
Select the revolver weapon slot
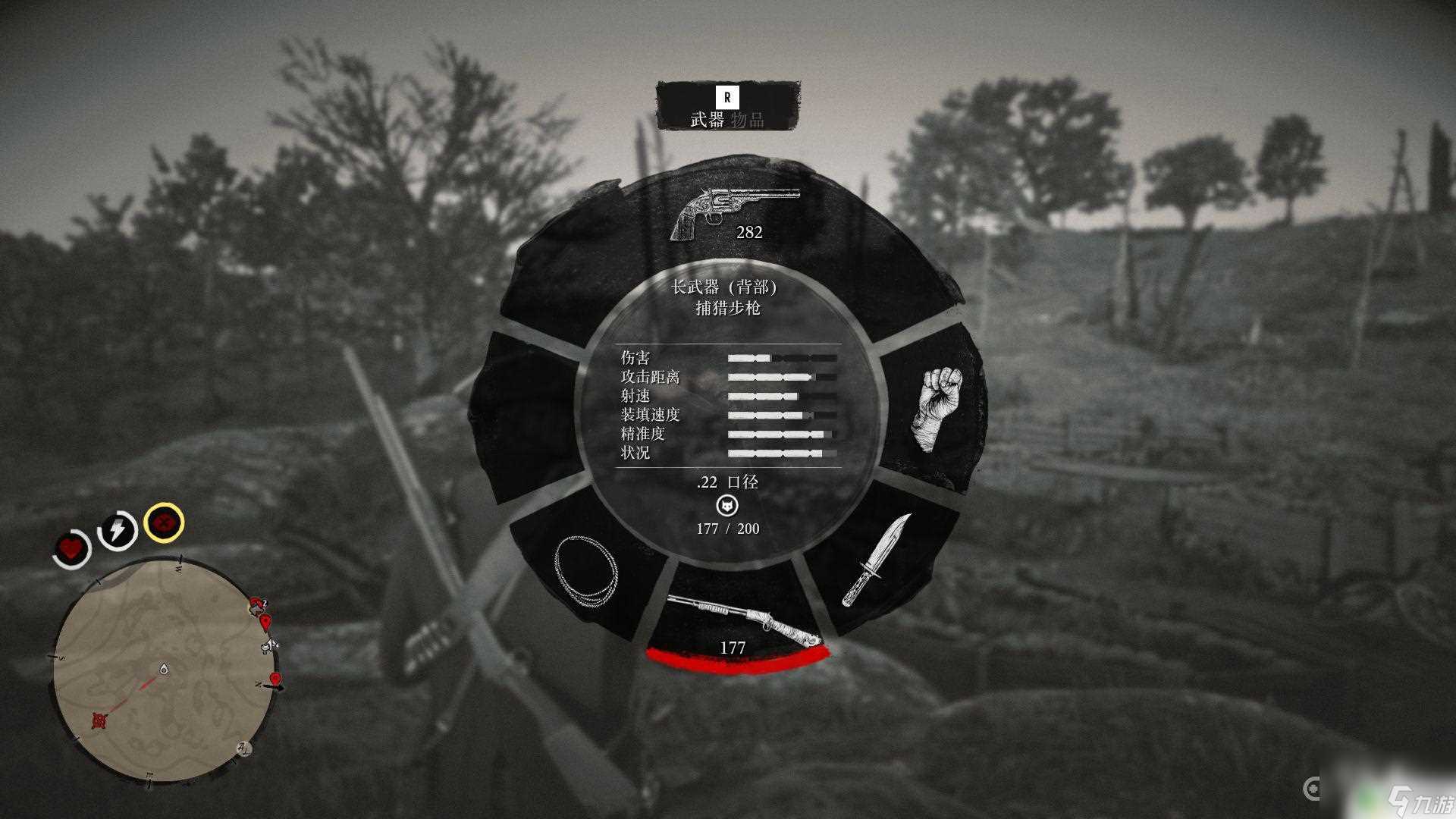(x=733, y=214)
